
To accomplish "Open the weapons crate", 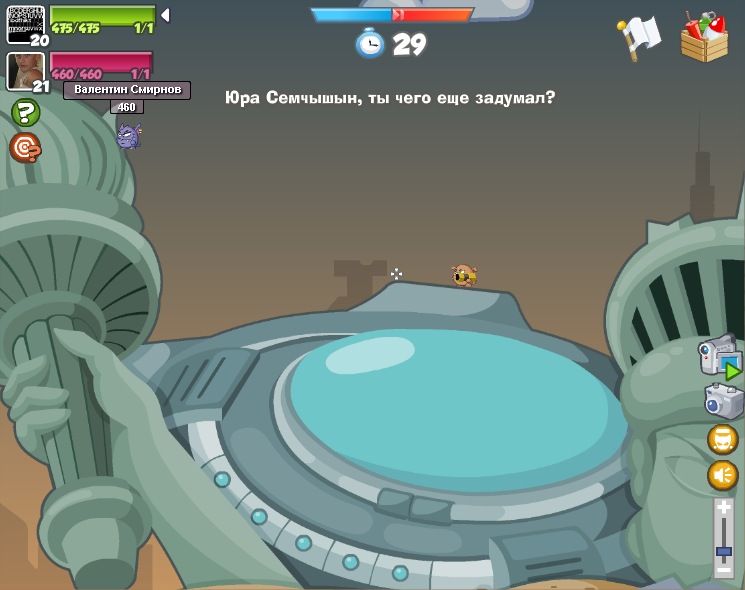I will click(x=704, y=38).
